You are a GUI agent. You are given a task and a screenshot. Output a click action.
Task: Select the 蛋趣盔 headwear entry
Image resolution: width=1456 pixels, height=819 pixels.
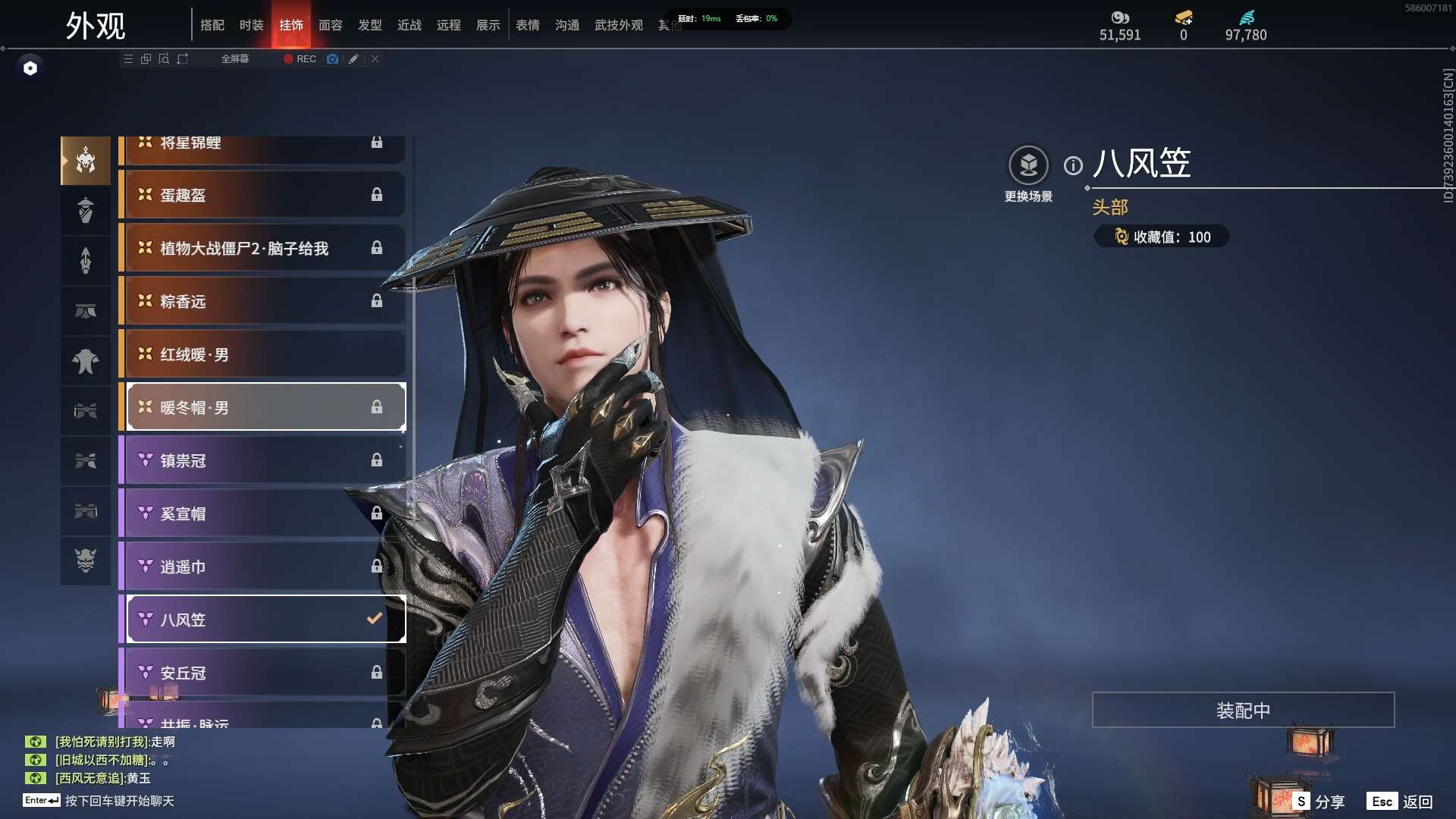[262, 195]
